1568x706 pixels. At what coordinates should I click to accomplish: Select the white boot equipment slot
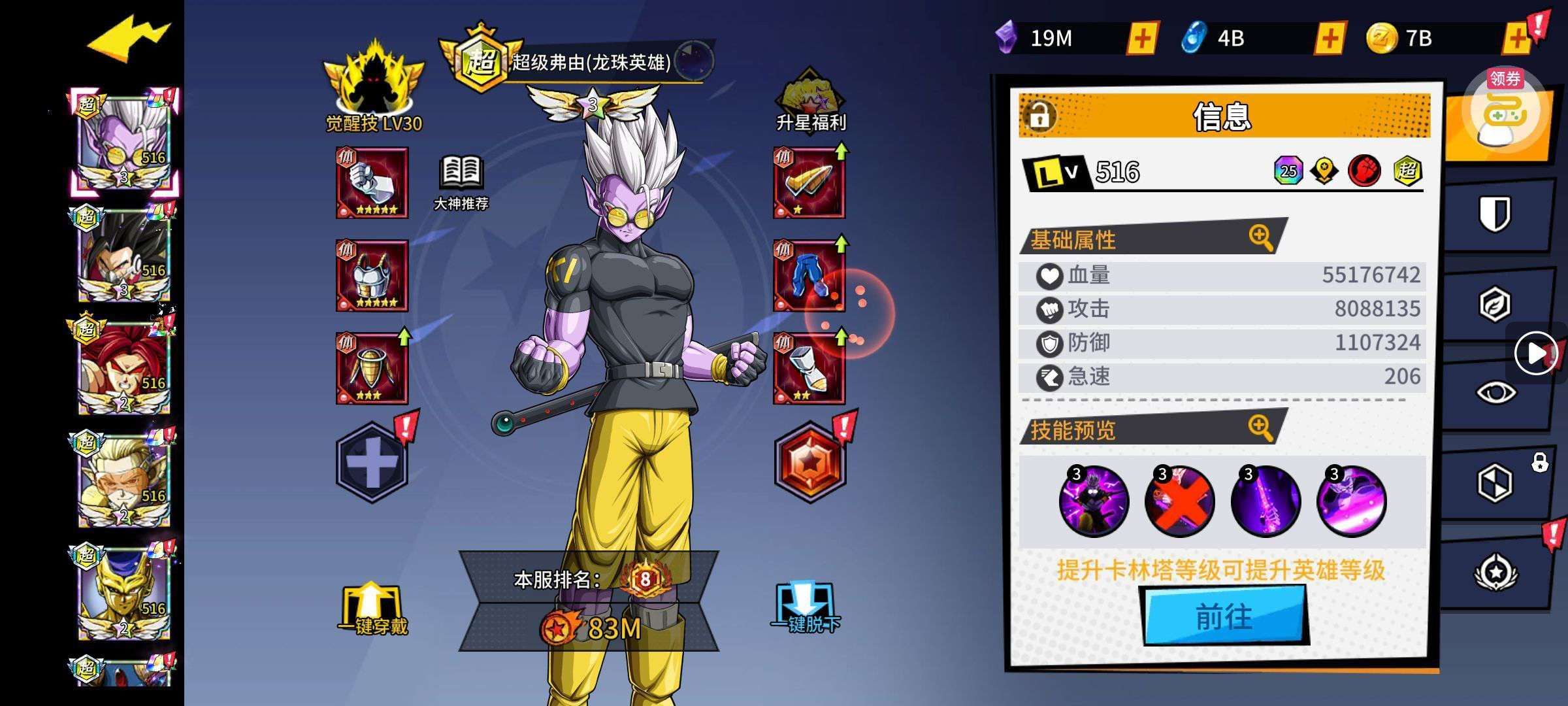click(x=809, y=368)
